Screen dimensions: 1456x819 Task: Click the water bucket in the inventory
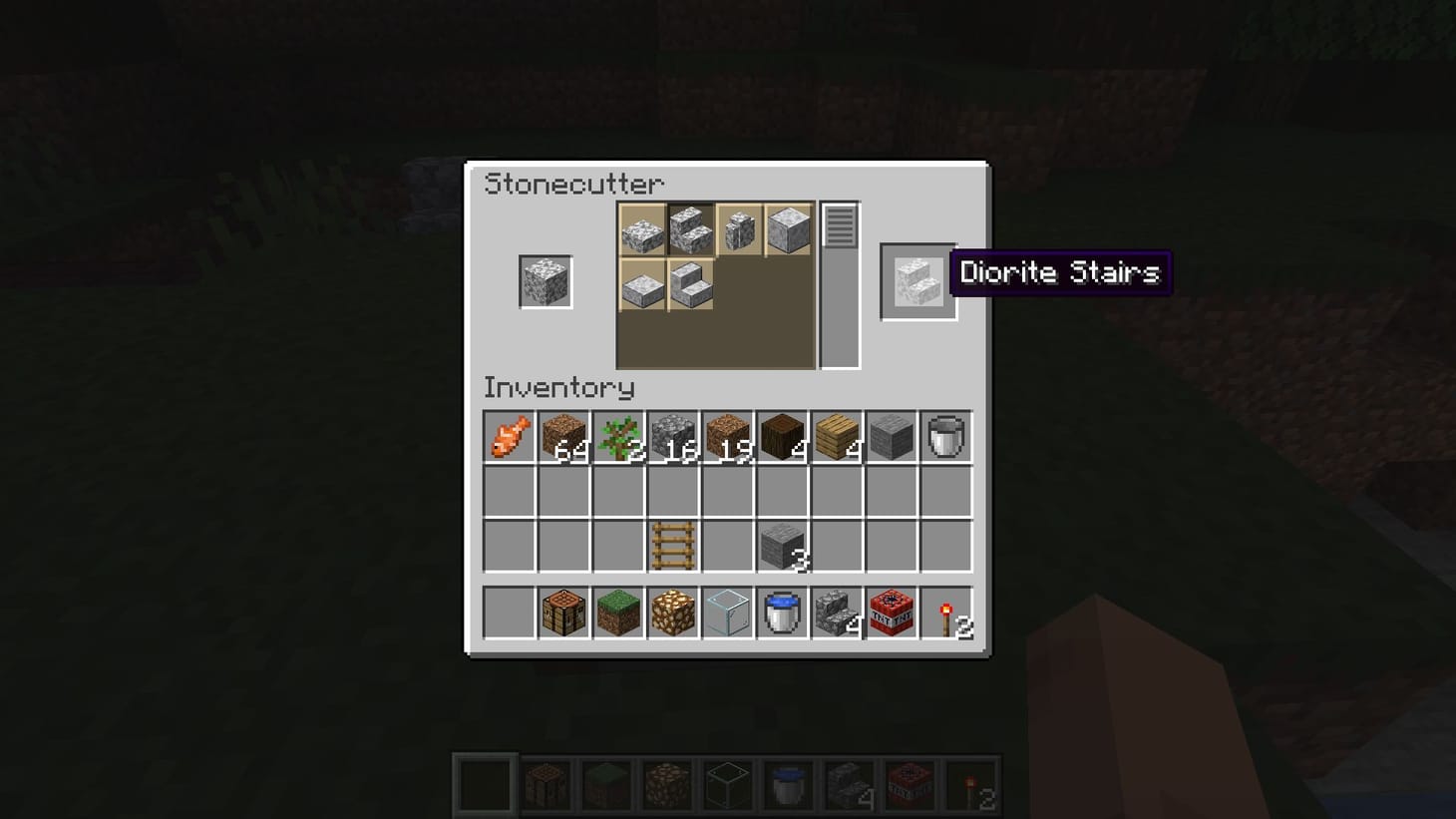782,613
